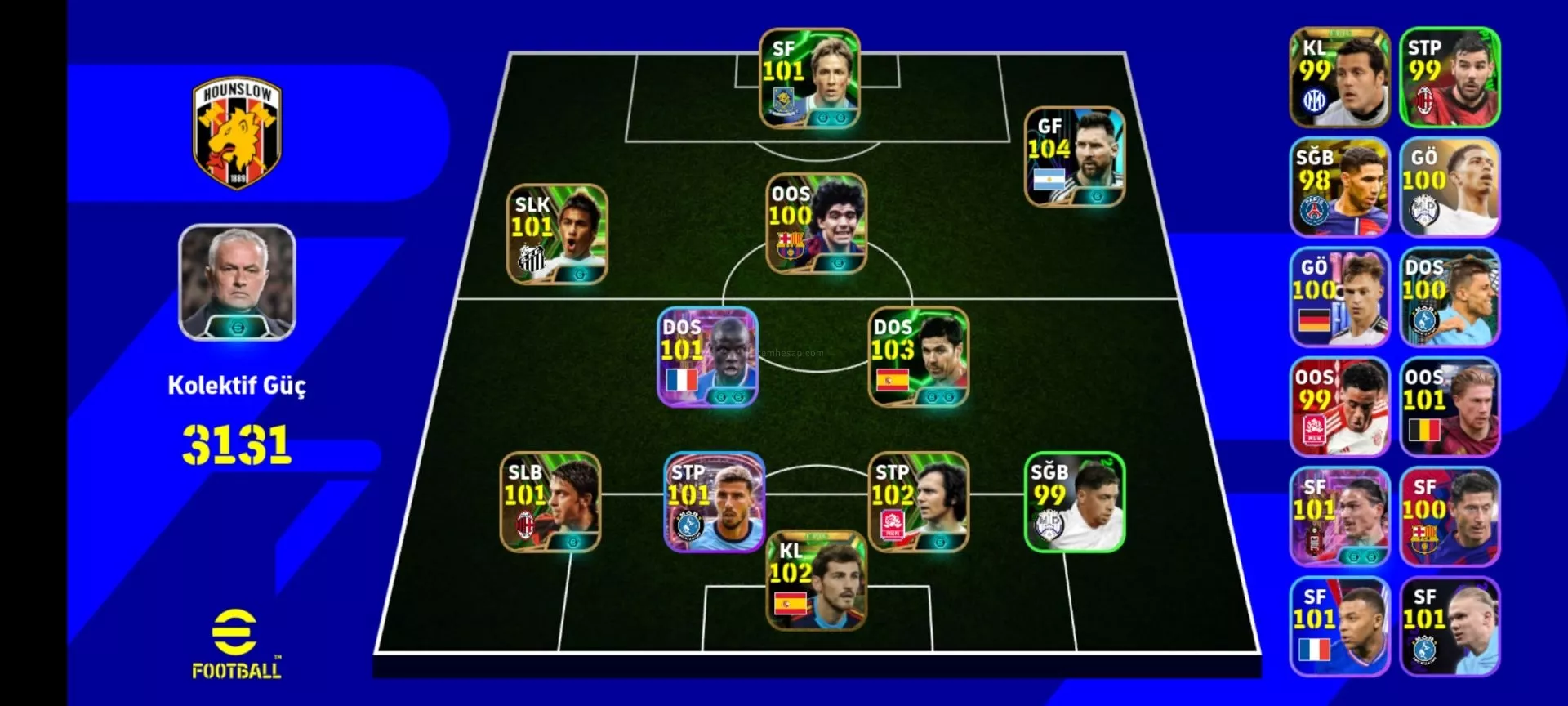The width and height of the screenshot is (1568, 706).
Task: Pick the DOS 100 substitute card
Action: [x=1450, y=297]
